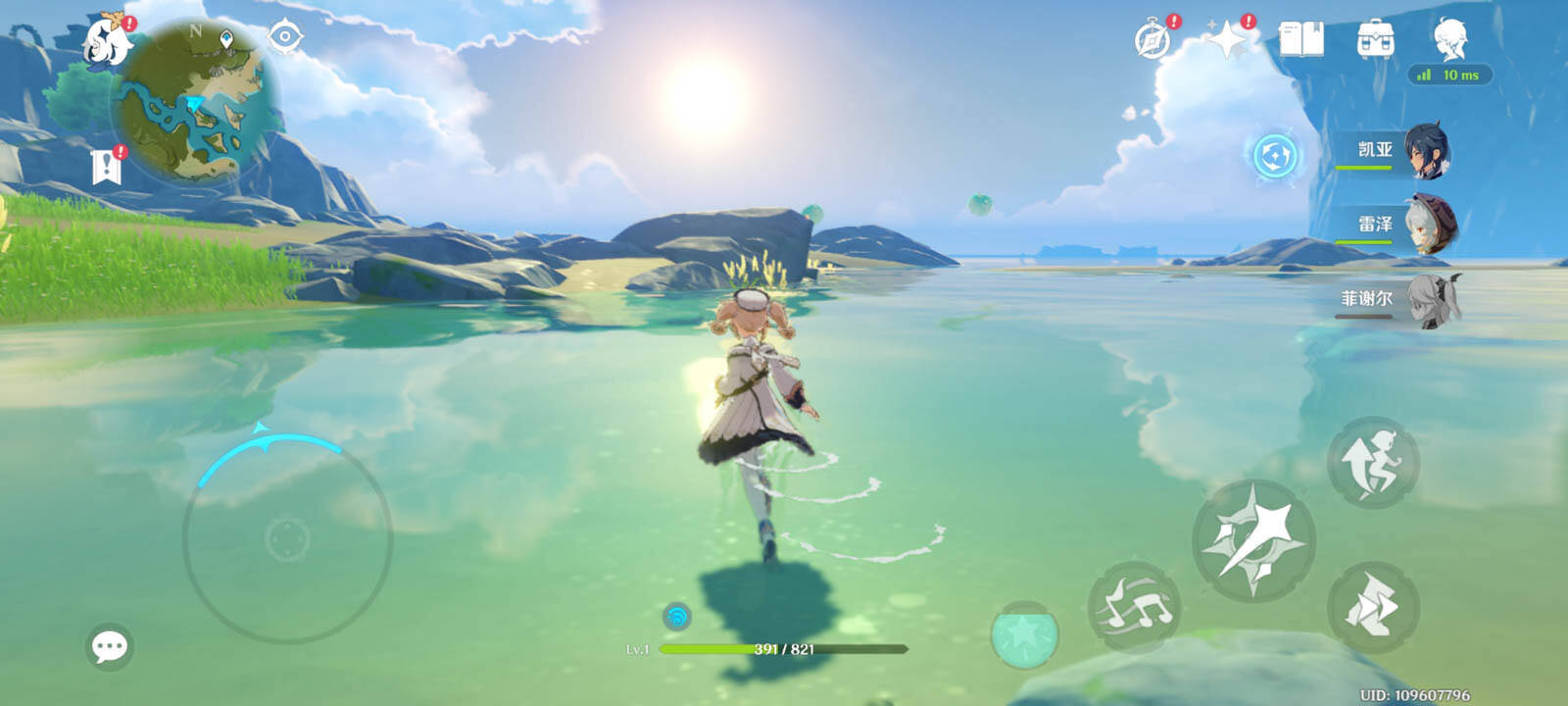
Task: Open the compass events icon
Action: 1152,40
